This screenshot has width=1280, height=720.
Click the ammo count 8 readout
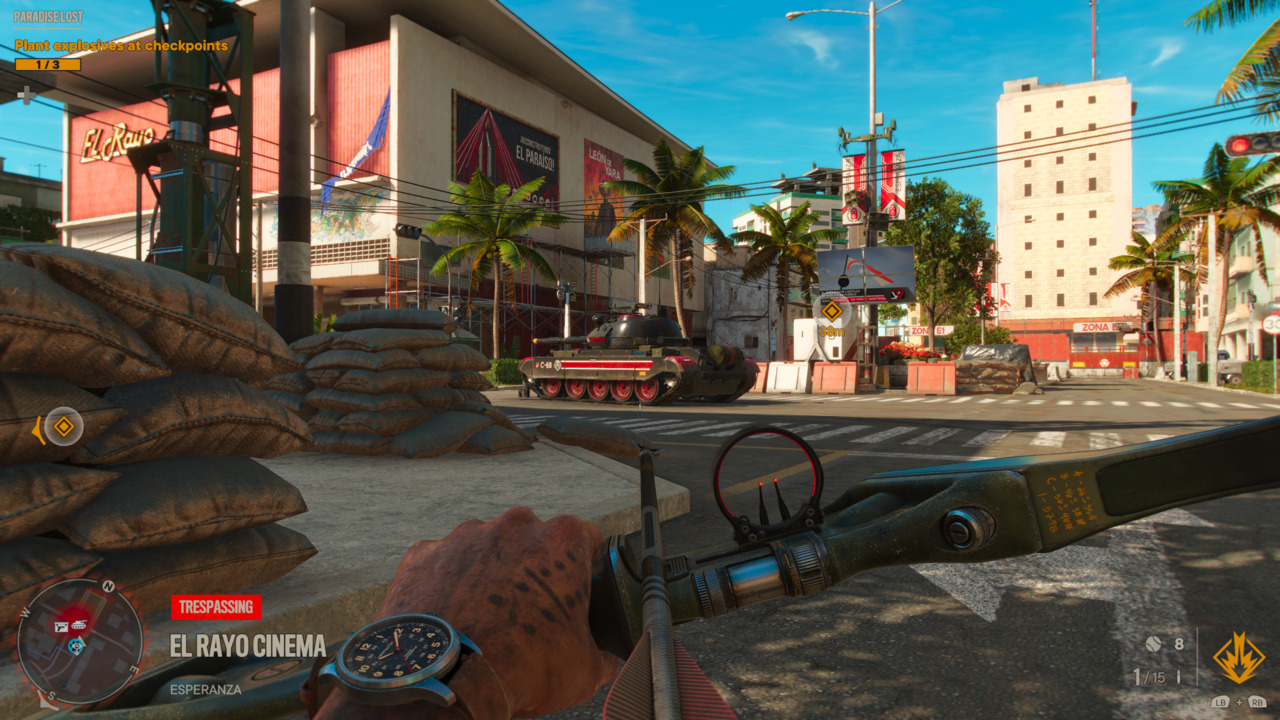[x=1178, y=644]
